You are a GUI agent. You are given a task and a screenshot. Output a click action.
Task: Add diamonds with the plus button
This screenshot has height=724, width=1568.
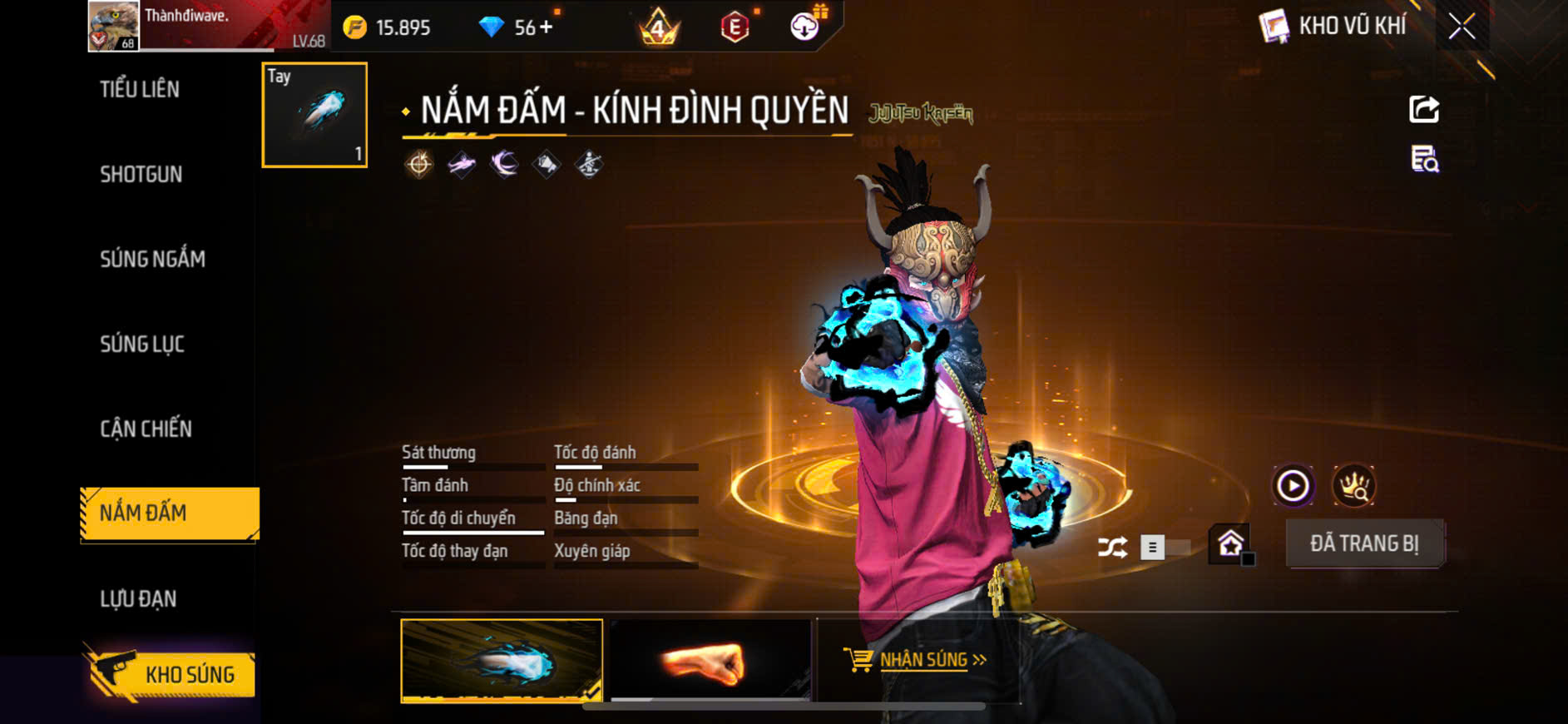(x=546, y=27)
